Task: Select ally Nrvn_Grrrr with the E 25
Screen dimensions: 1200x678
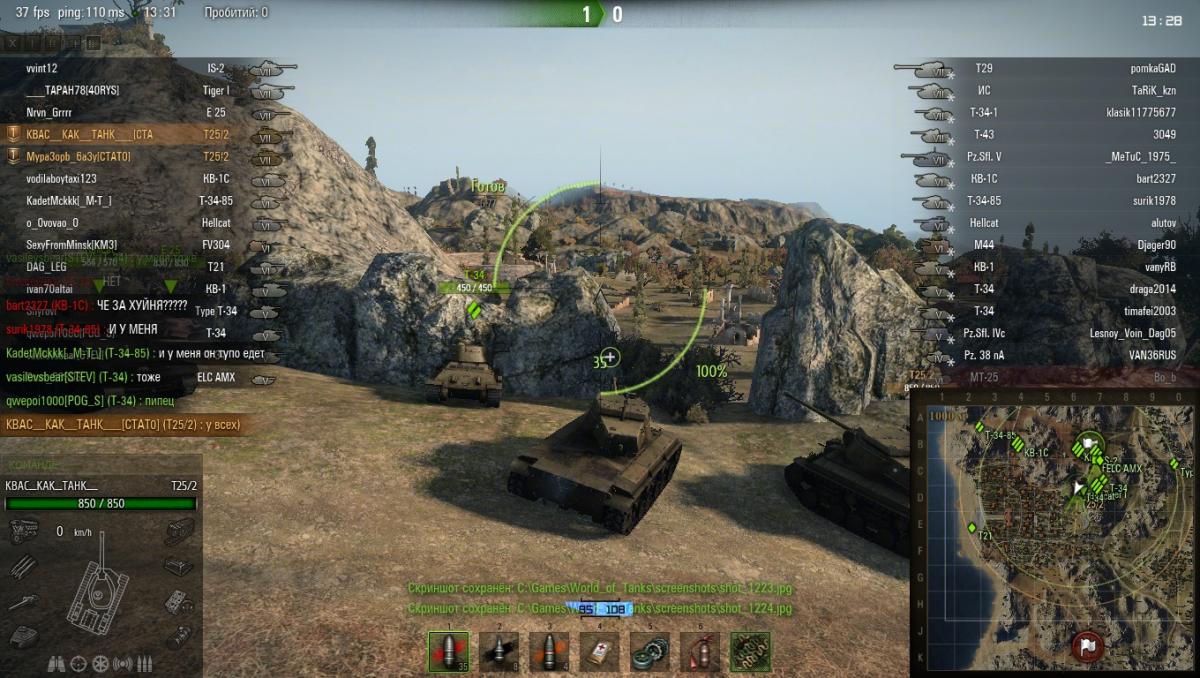Action: click(48, 113)
